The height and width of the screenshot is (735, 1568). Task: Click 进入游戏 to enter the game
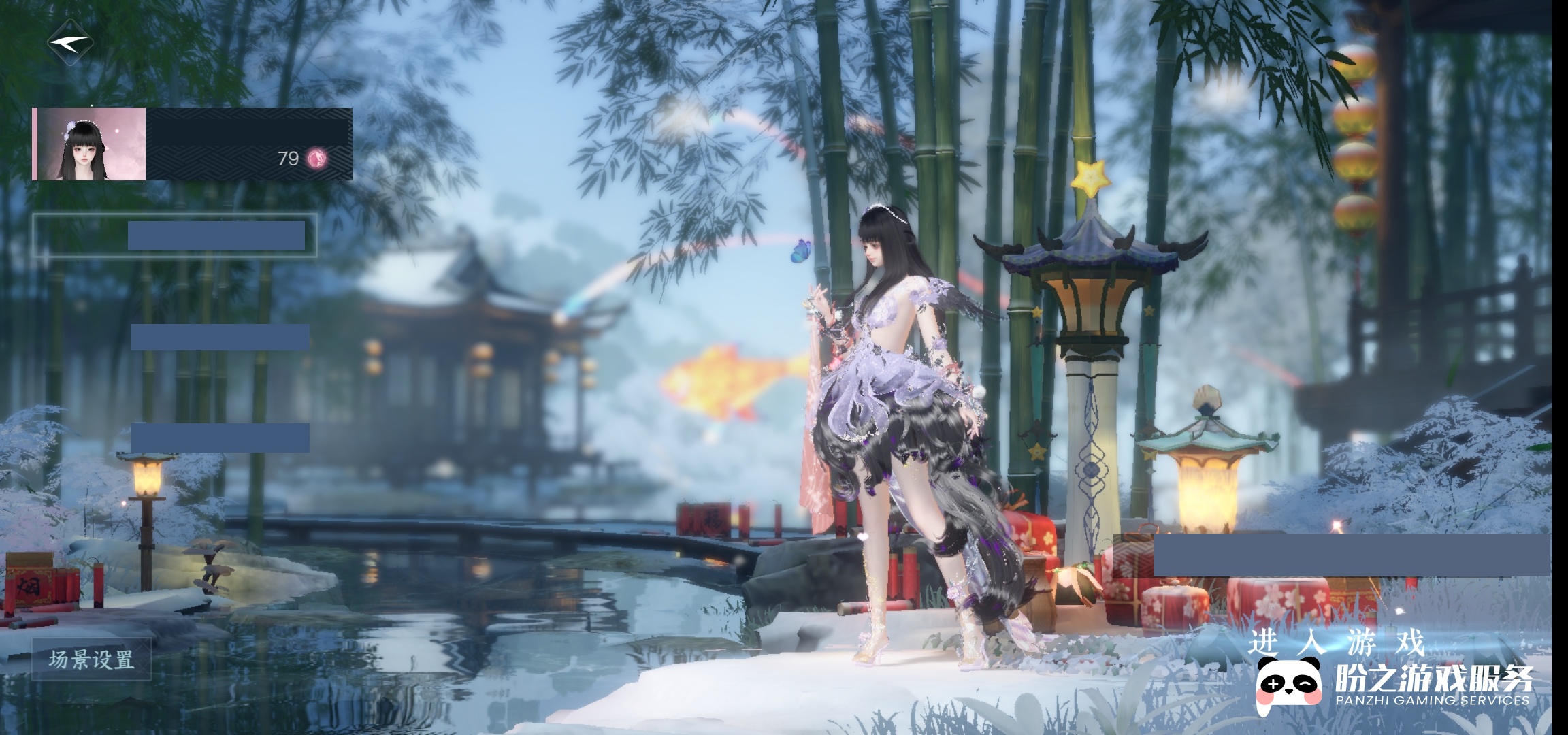(1335, 642)
